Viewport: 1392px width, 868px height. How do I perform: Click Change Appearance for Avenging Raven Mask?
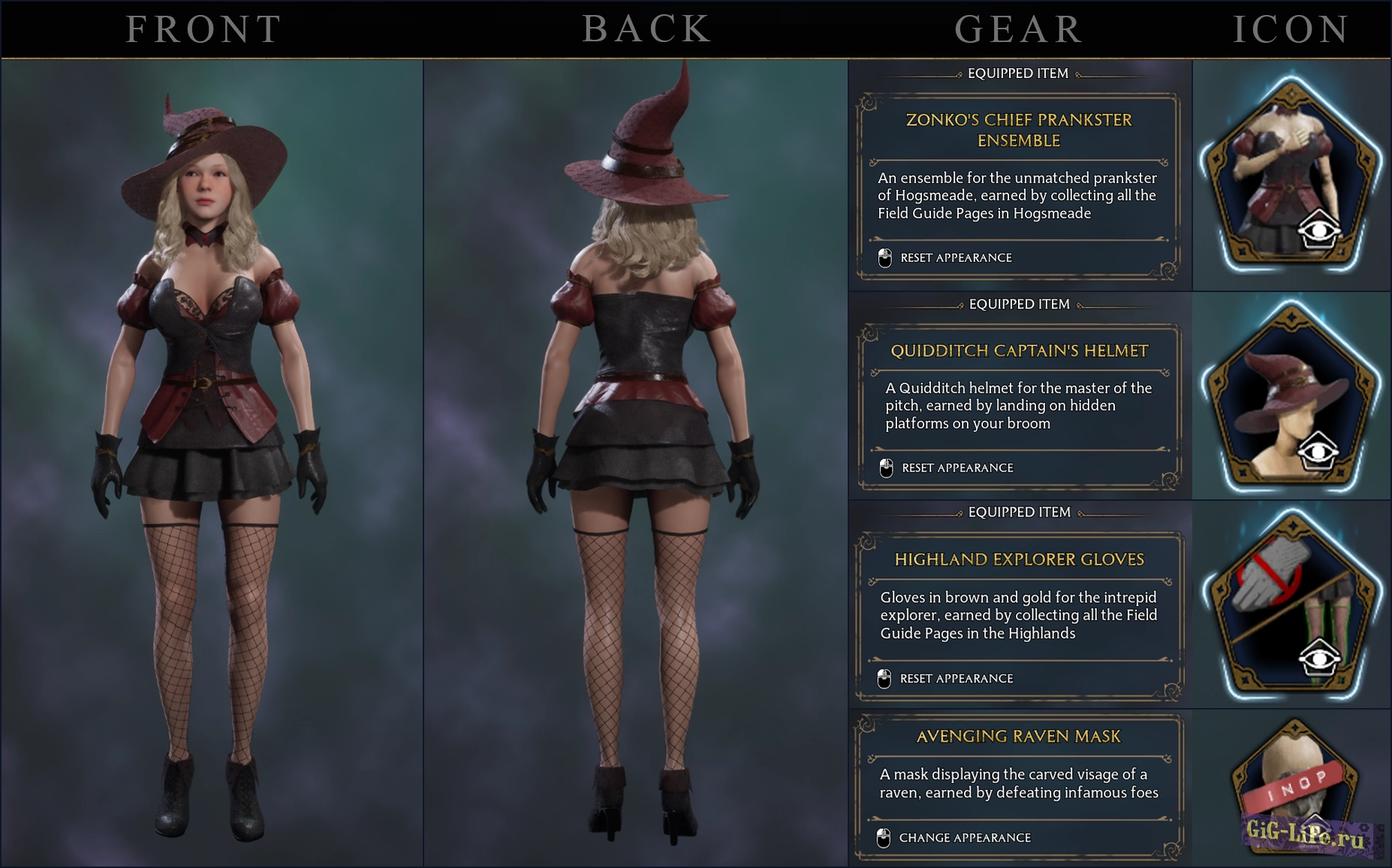coord(966,838)
